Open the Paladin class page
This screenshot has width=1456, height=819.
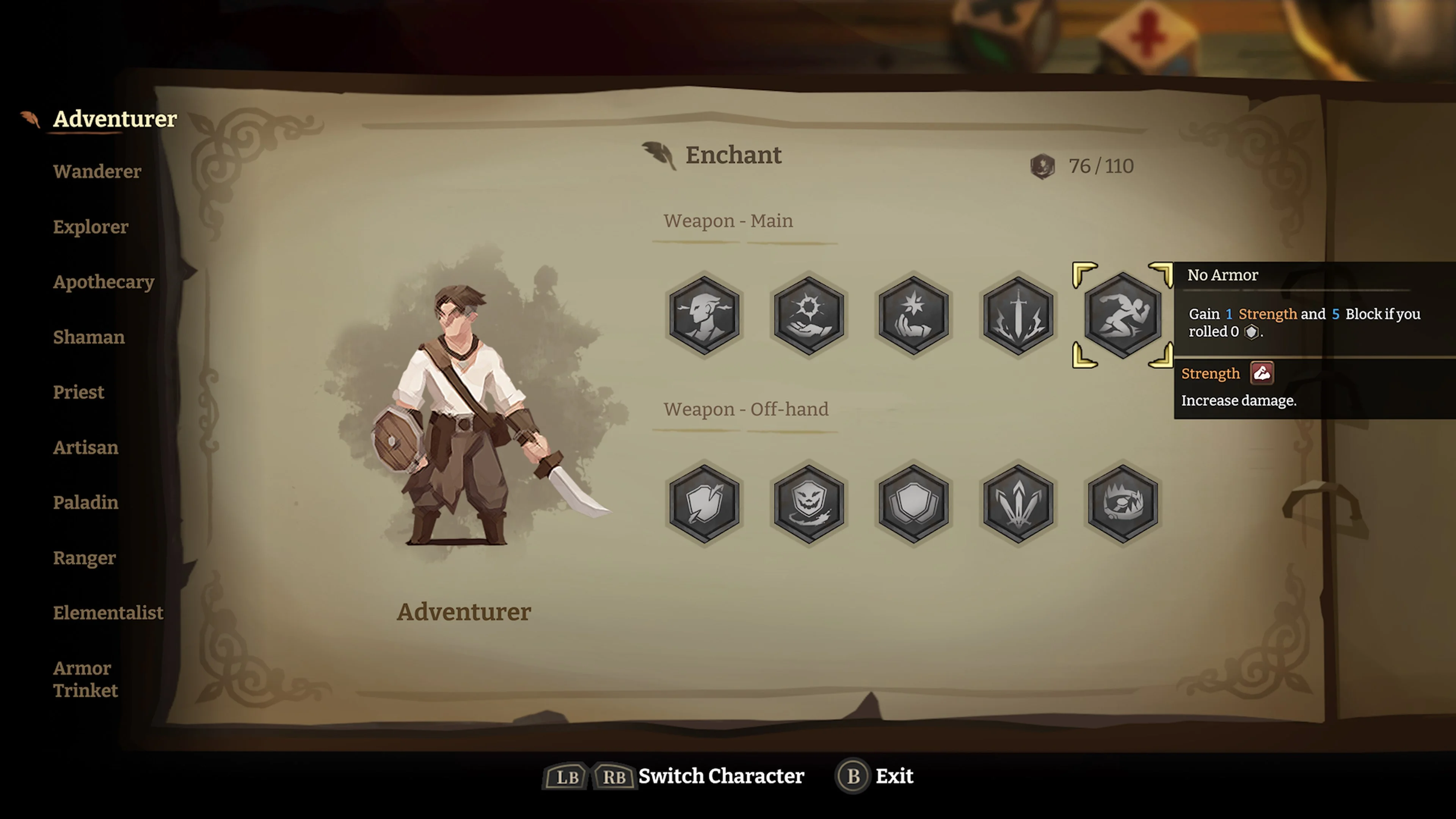85,502
